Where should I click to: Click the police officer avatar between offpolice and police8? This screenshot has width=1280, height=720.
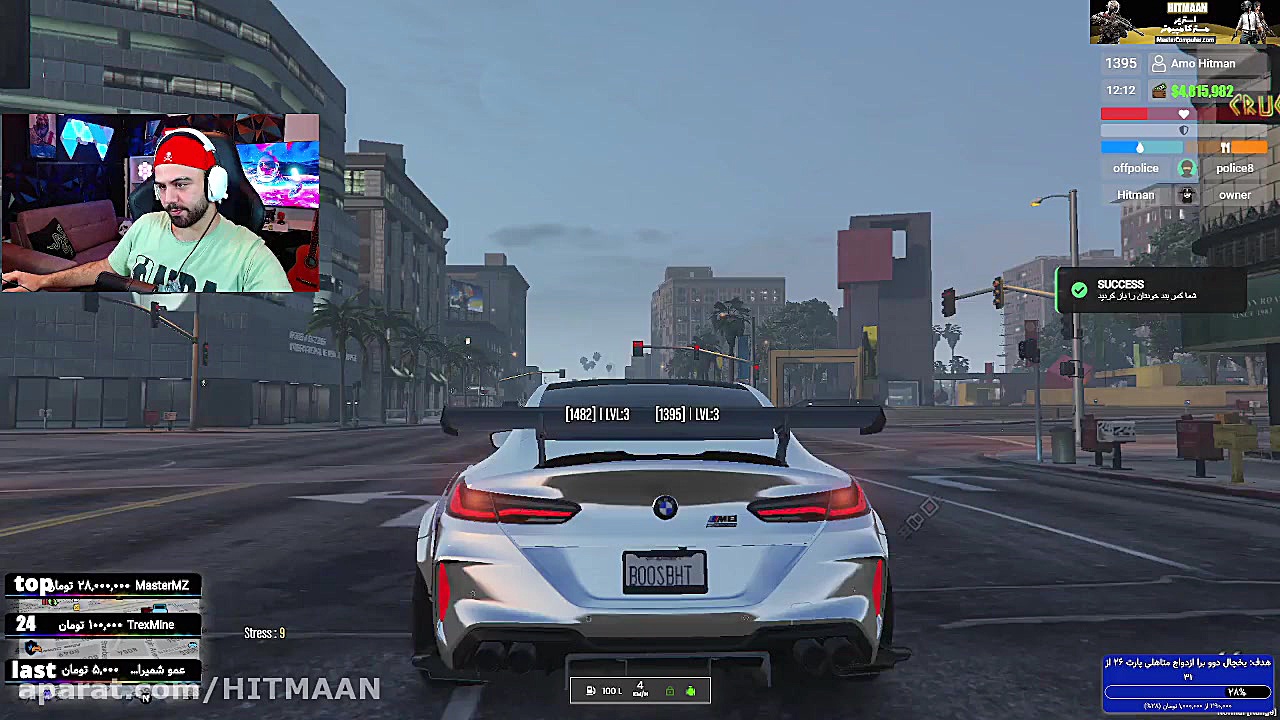pos(1187,168)
